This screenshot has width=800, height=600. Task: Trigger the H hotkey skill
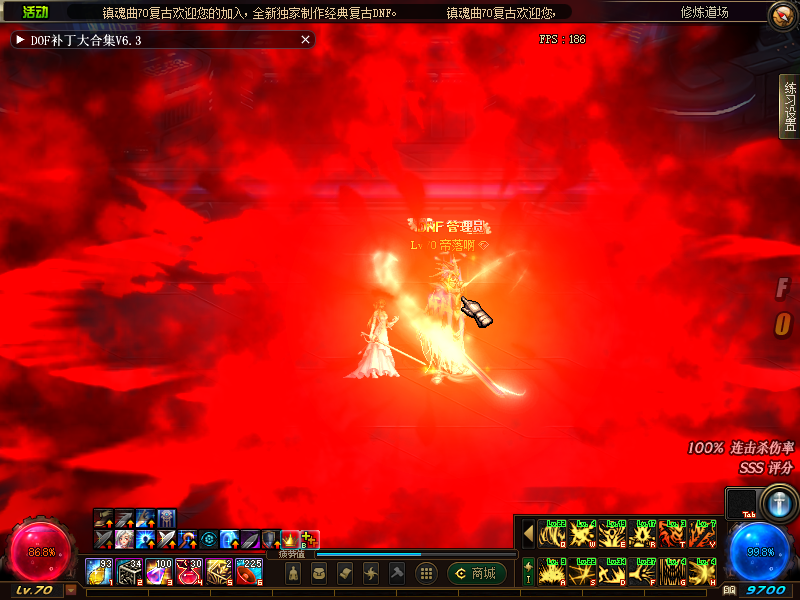[x=702, y=571]
